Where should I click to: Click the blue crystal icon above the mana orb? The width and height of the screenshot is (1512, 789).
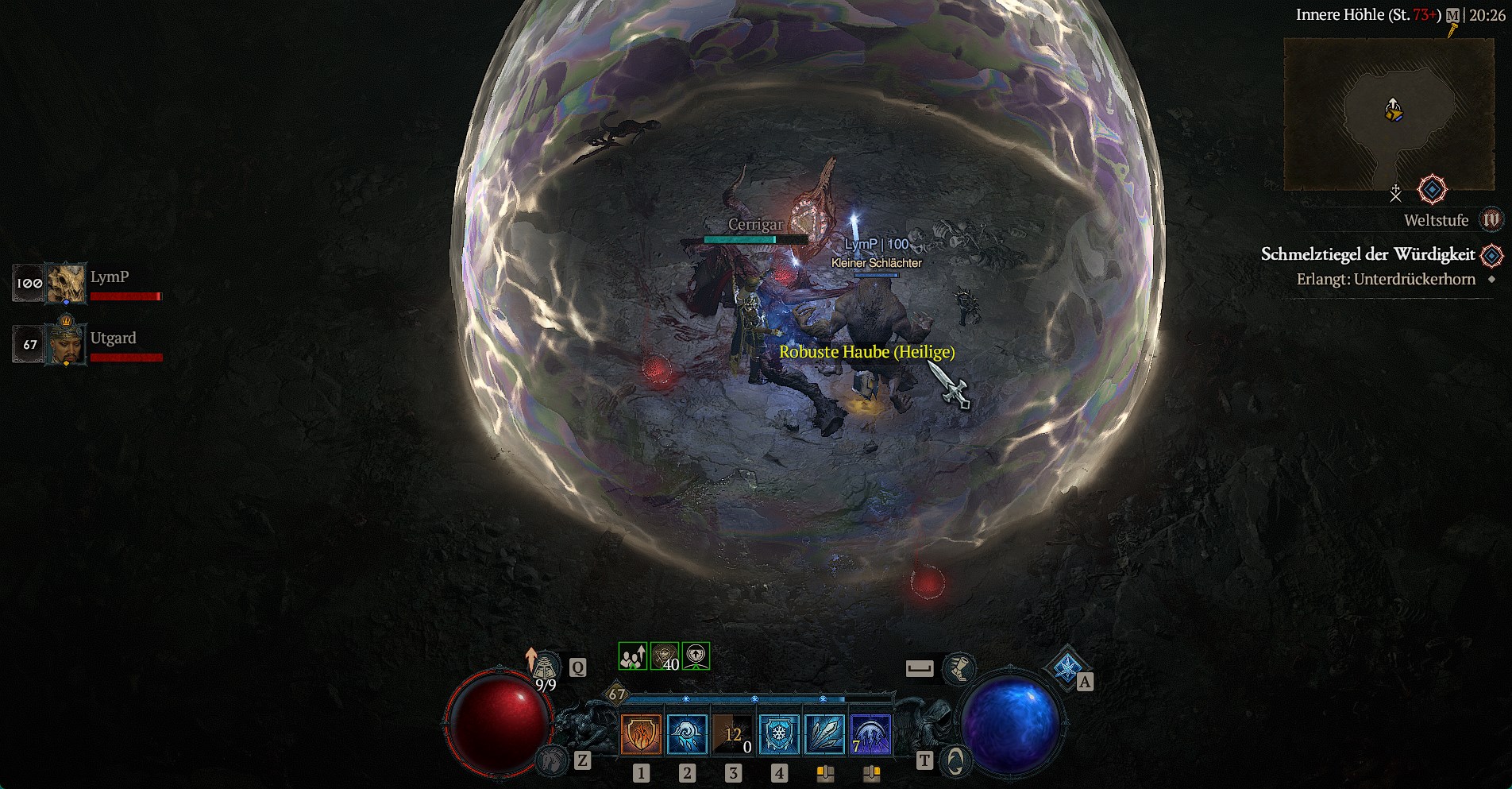click(x=1066, y=667)
